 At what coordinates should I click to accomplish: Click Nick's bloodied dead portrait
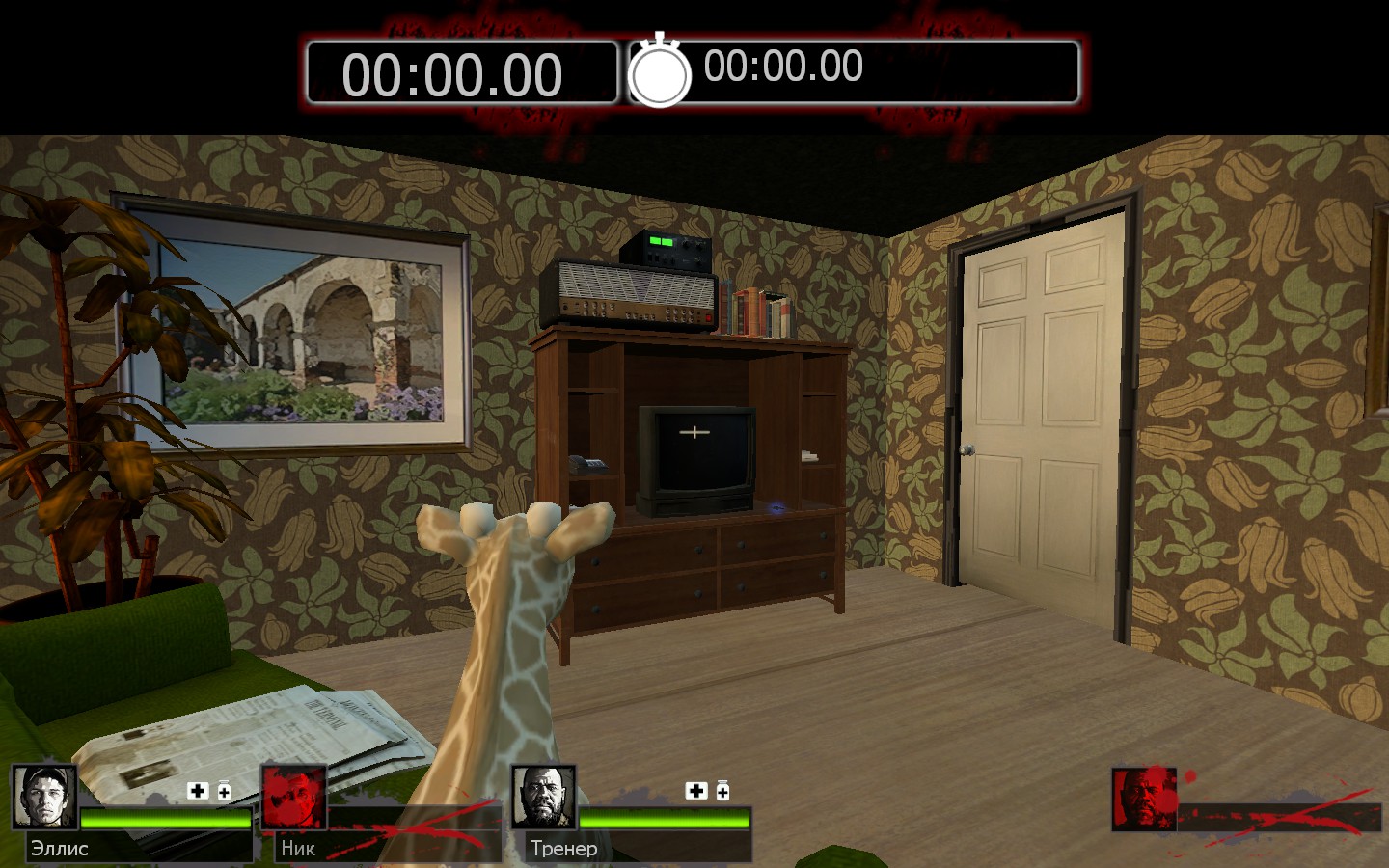[x=293, y=798]
